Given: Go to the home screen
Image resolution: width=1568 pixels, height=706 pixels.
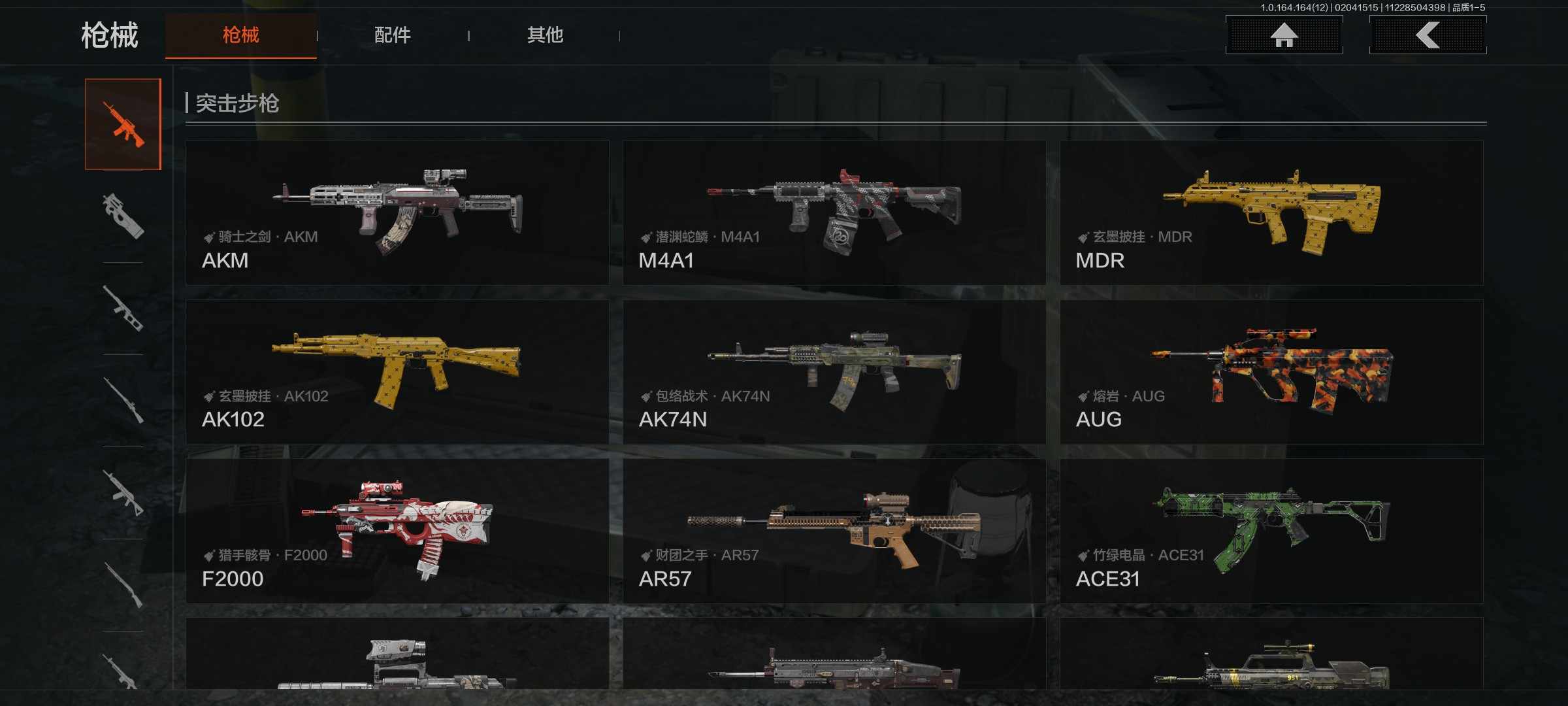Looking at the screenshot, I should (x=1284, y=35).
